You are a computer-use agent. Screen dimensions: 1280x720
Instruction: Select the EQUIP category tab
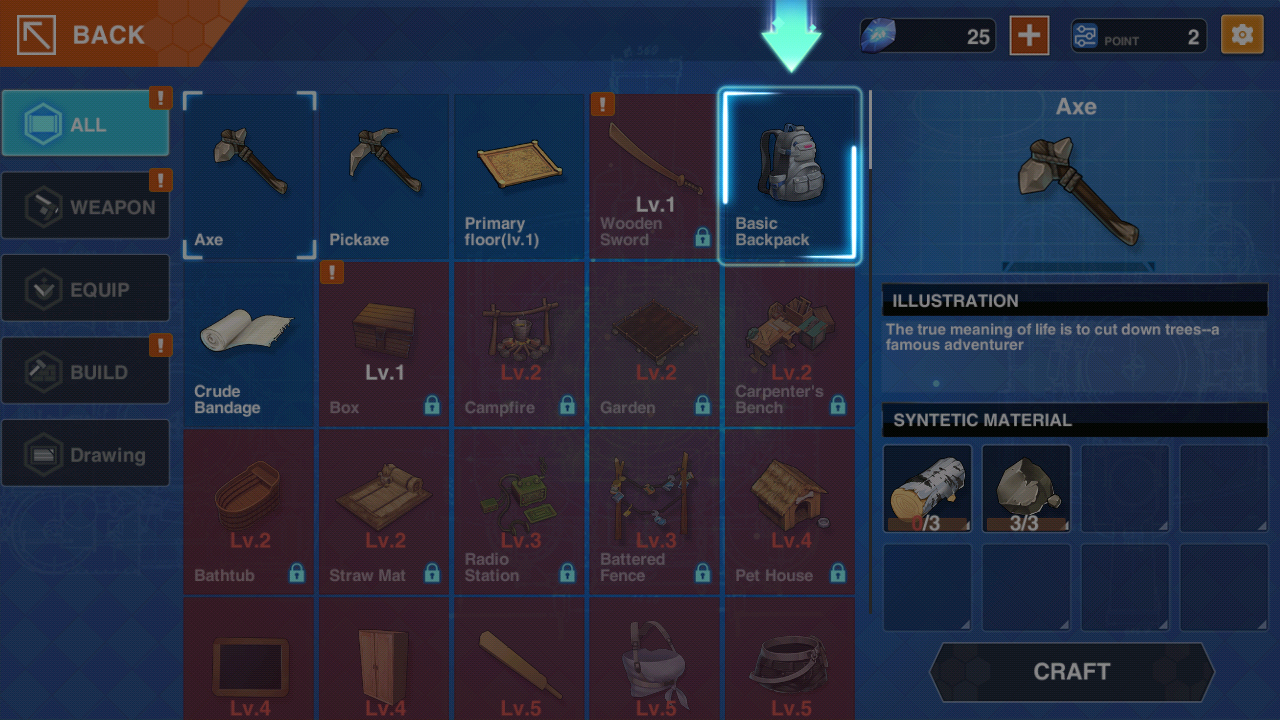(x=86, y=289)
